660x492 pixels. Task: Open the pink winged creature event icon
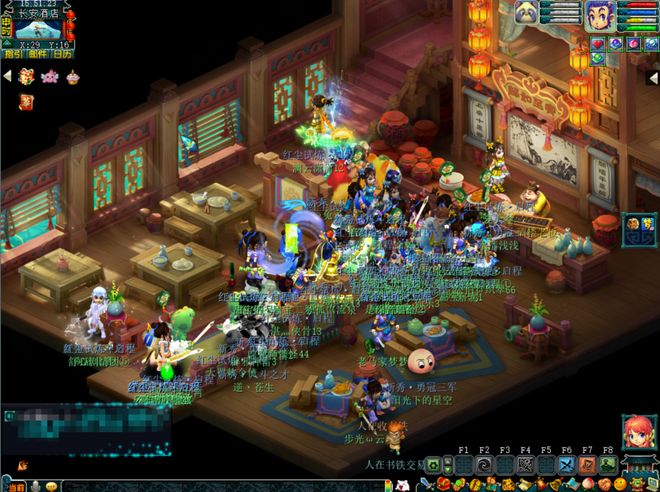pyautogui.click(x=50, y=76)
